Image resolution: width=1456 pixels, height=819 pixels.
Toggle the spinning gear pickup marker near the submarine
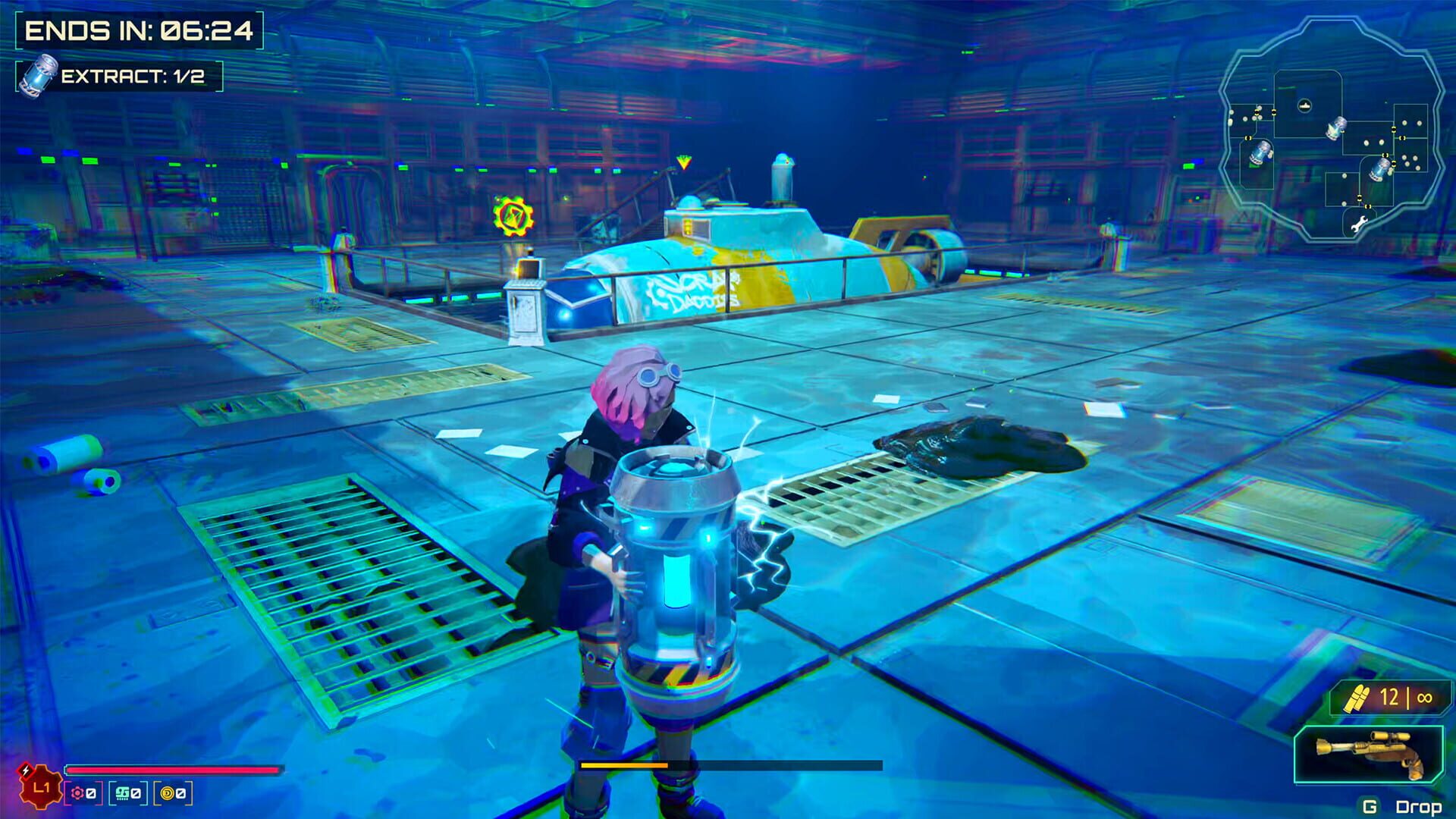513,215
